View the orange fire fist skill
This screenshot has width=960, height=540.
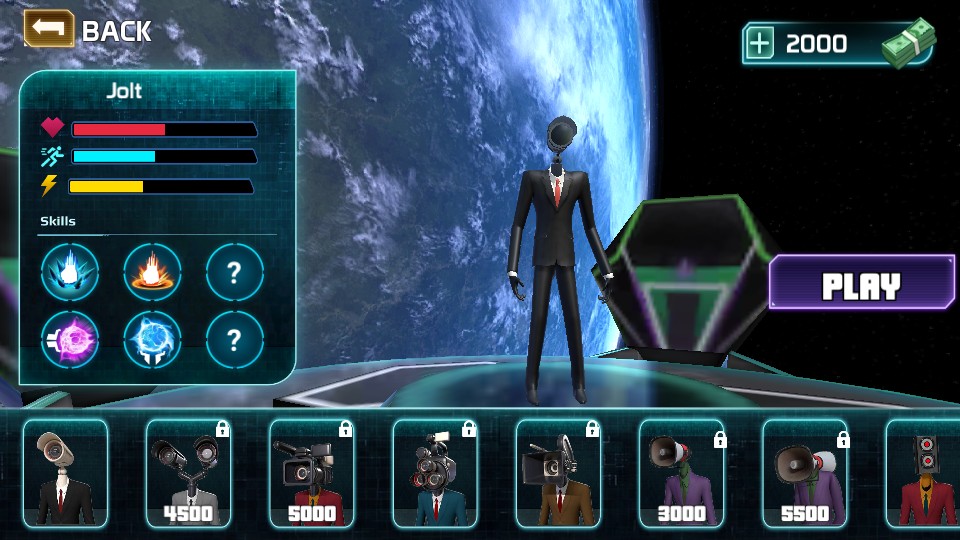[x=152, y=272]
